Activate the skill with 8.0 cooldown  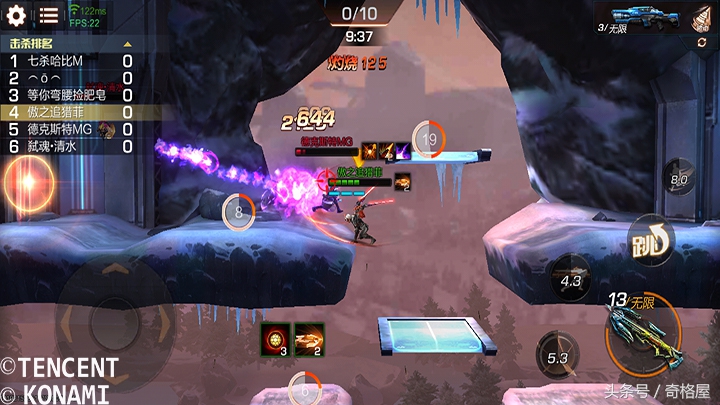tap(680, 180)
